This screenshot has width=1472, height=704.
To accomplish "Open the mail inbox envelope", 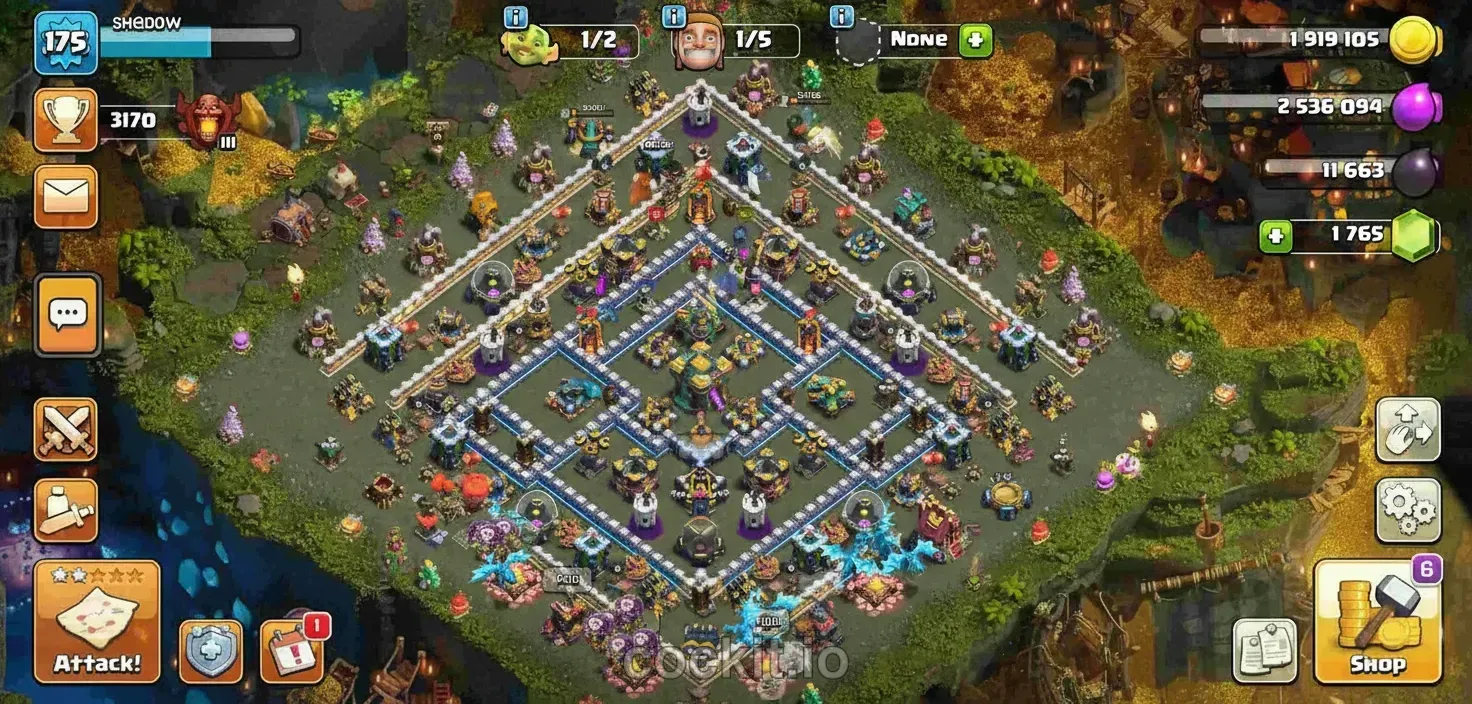I will [66, 197].
